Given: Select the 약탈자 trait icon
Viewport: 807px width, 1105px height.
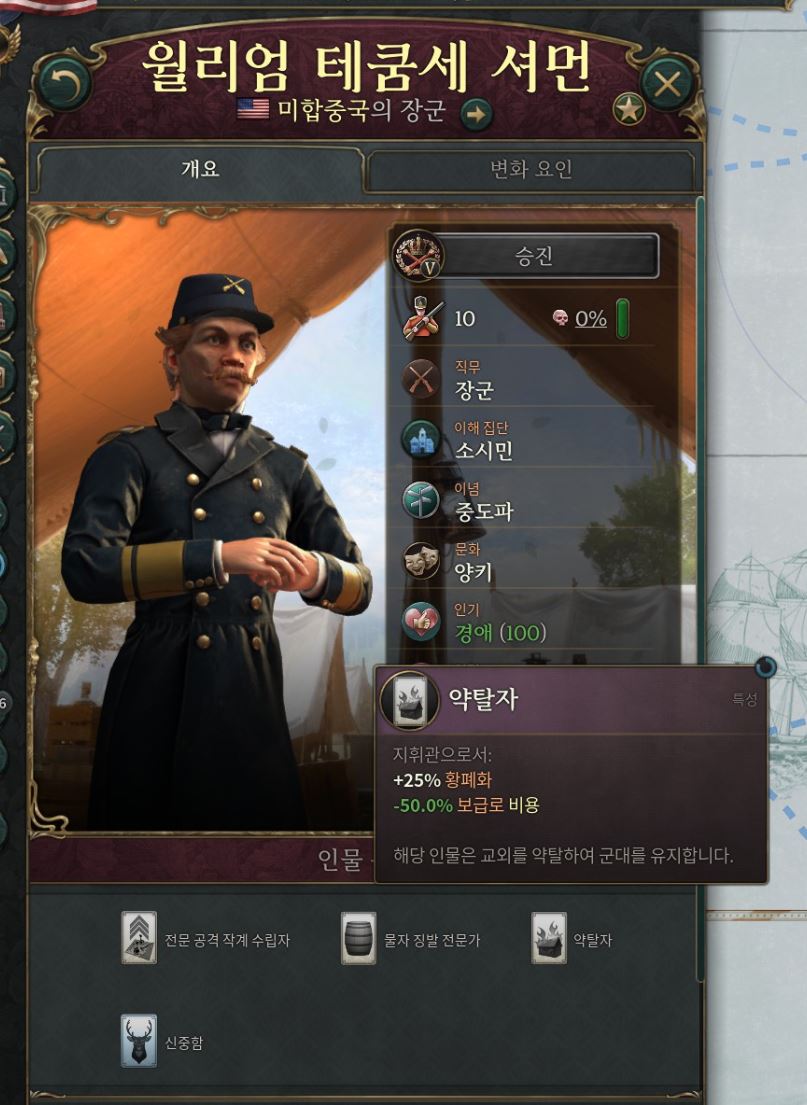Looking at the screenshot, I should point(549,938).
